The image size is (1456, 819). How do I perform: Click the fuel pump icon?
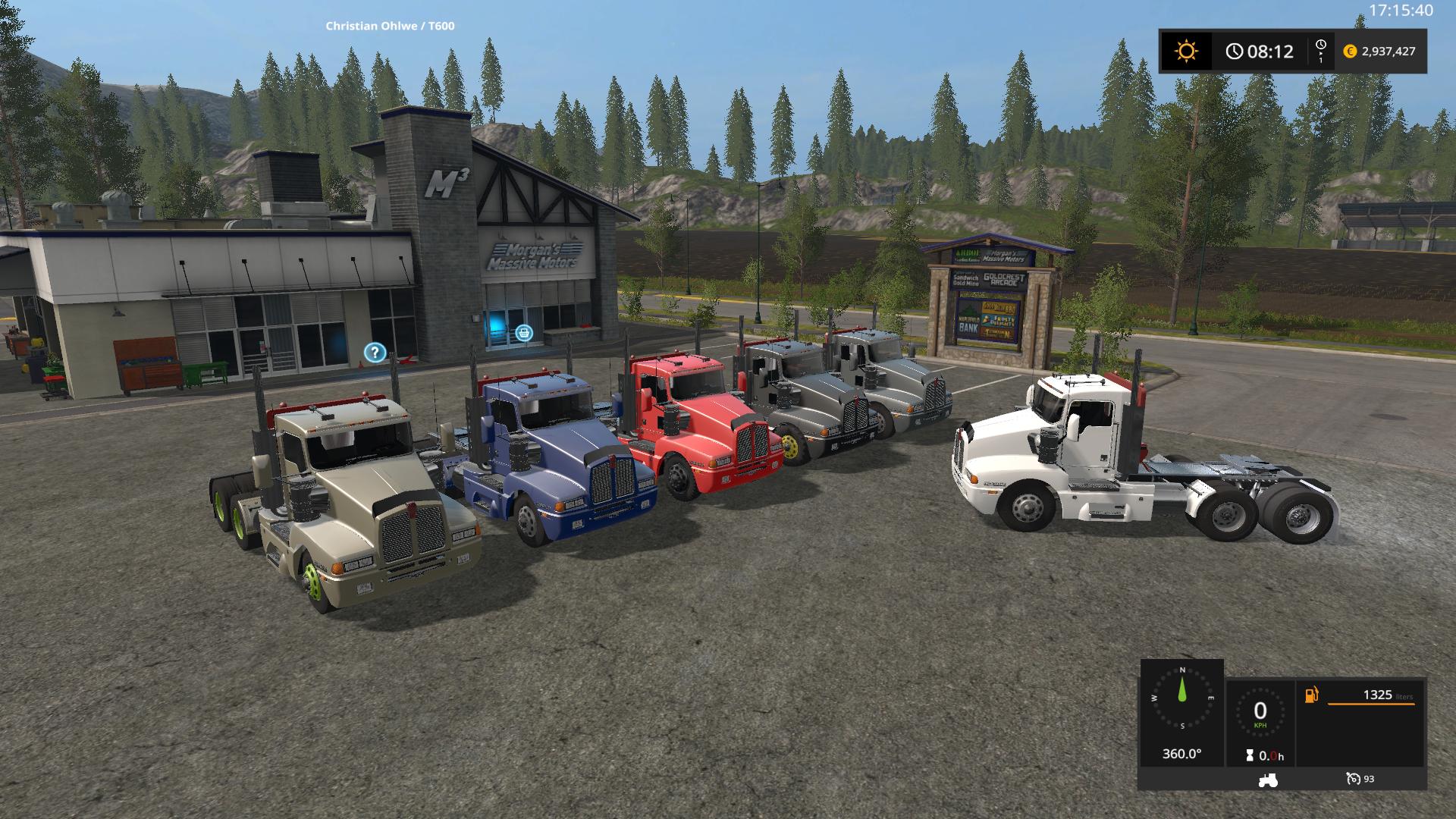point(1311,695)
